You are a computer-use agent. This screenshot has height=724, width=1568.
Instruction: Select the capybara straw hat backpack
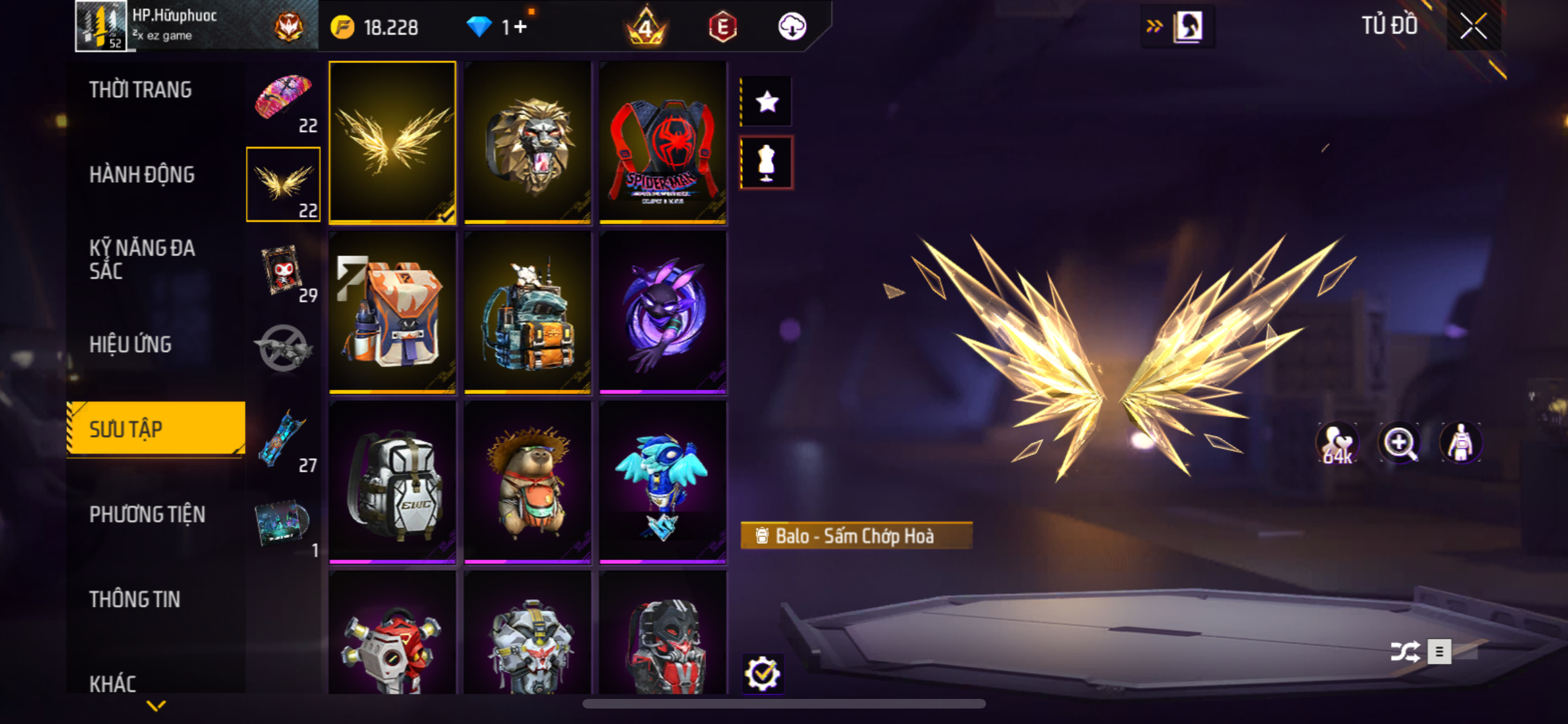(527, 482)
